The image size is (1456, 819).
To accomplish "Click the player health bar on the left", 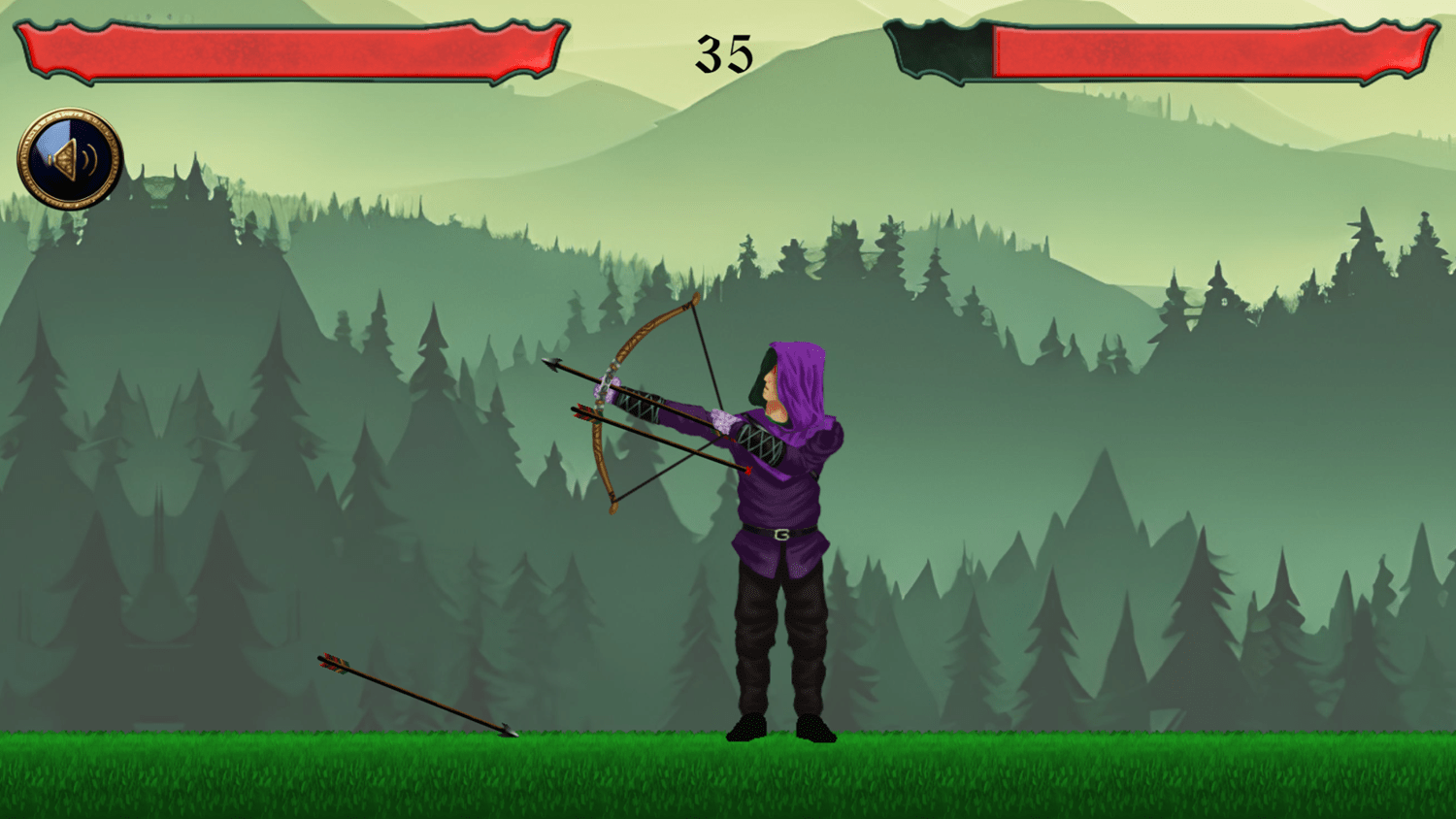I will tap(286, 46).
